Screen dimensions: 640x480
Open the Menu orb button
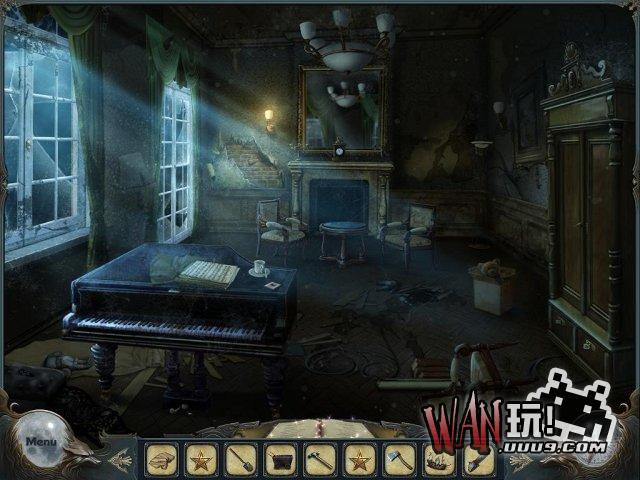(41, 441)
